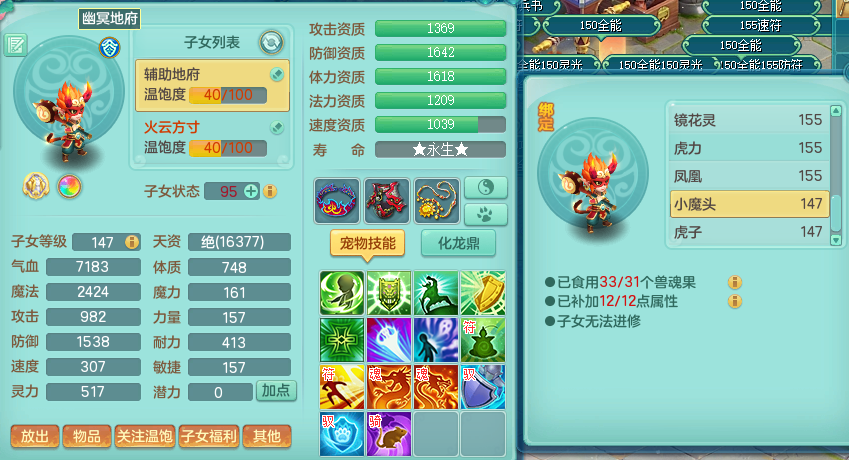Open 子女福利 benefits

click(208, 437)
